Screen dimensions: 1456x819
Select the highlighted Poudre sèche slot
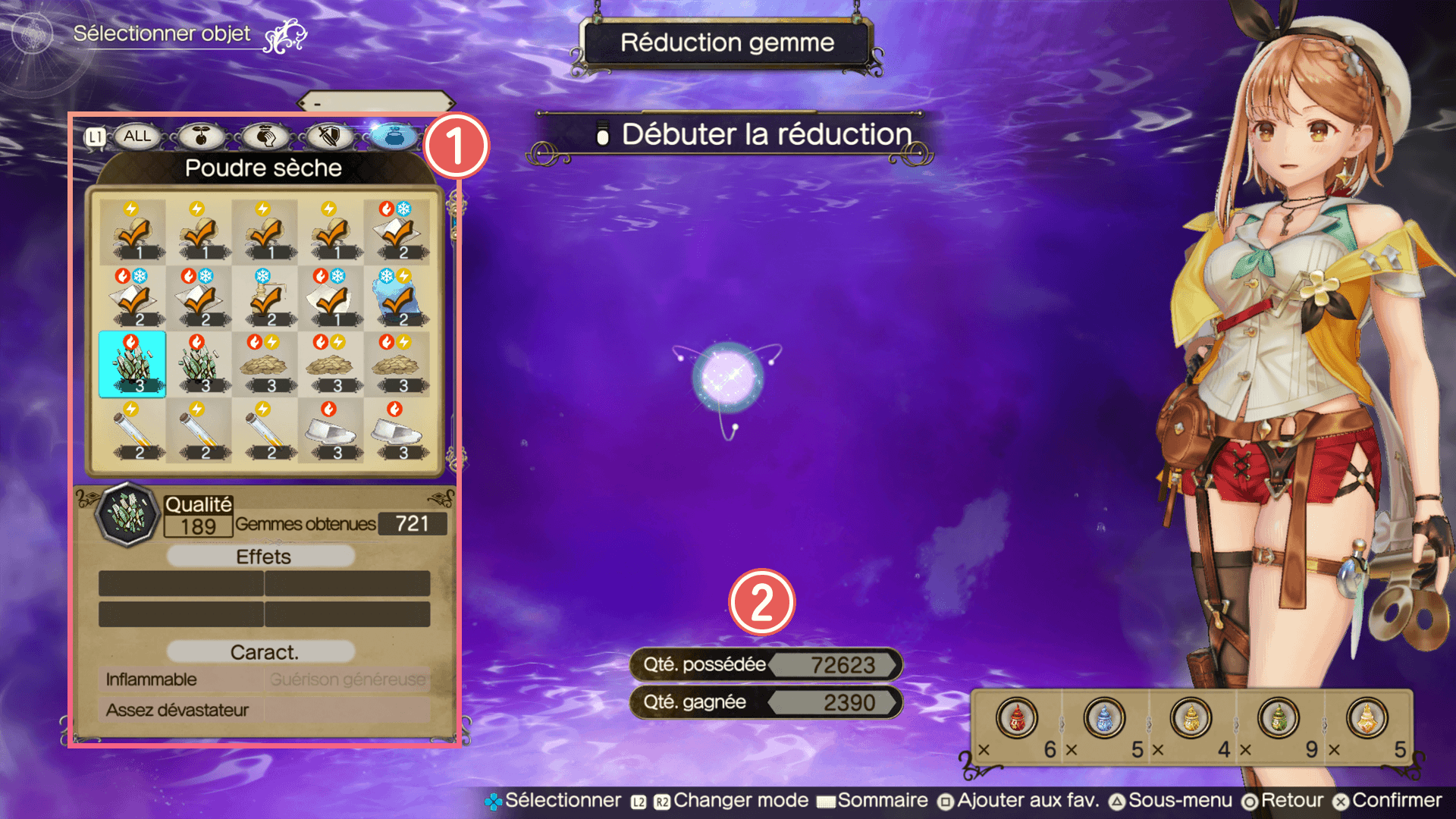click(x=132, y=364)
